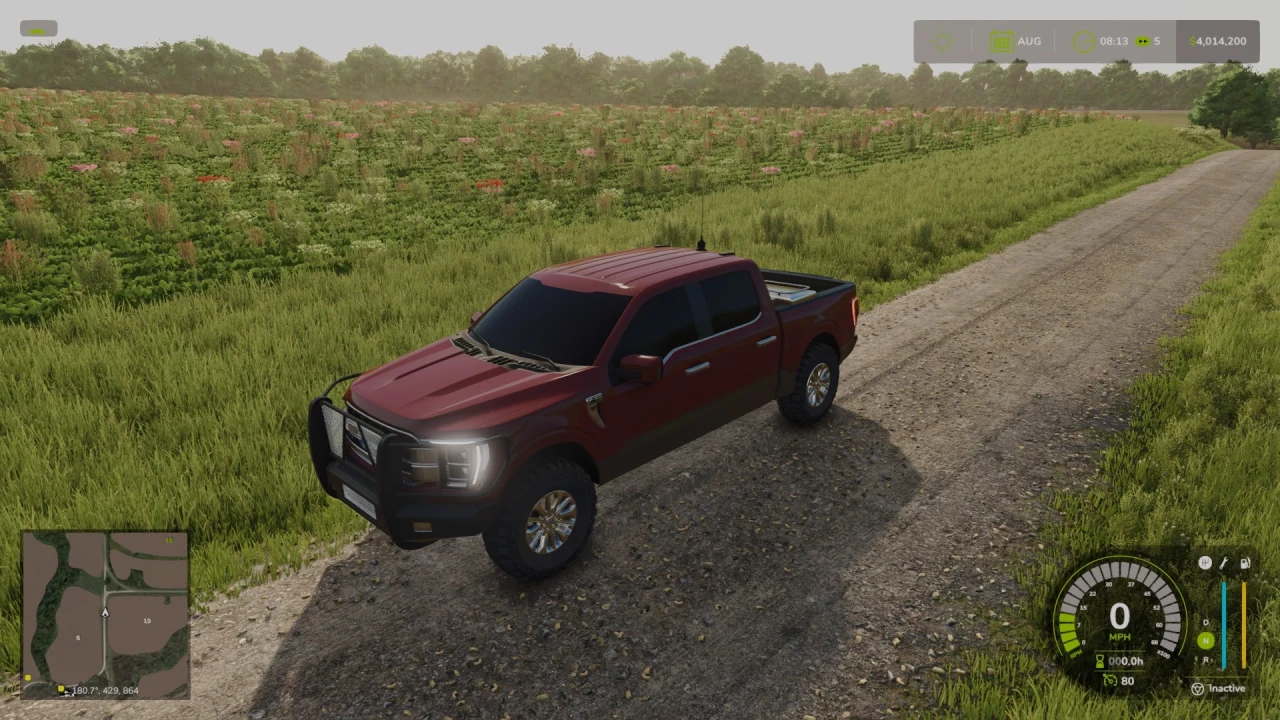Screen dimensions: 1280x720
Task: Click the weather sun icon
Action: pyautogui.click(x=942, y=40)
